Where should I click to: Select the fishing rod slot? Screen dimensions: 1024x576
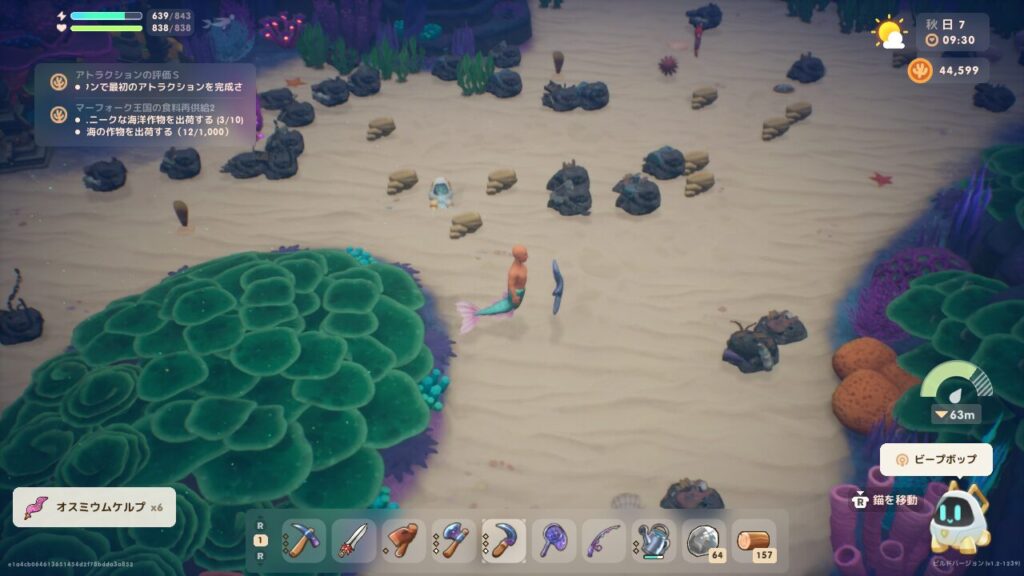604,541
